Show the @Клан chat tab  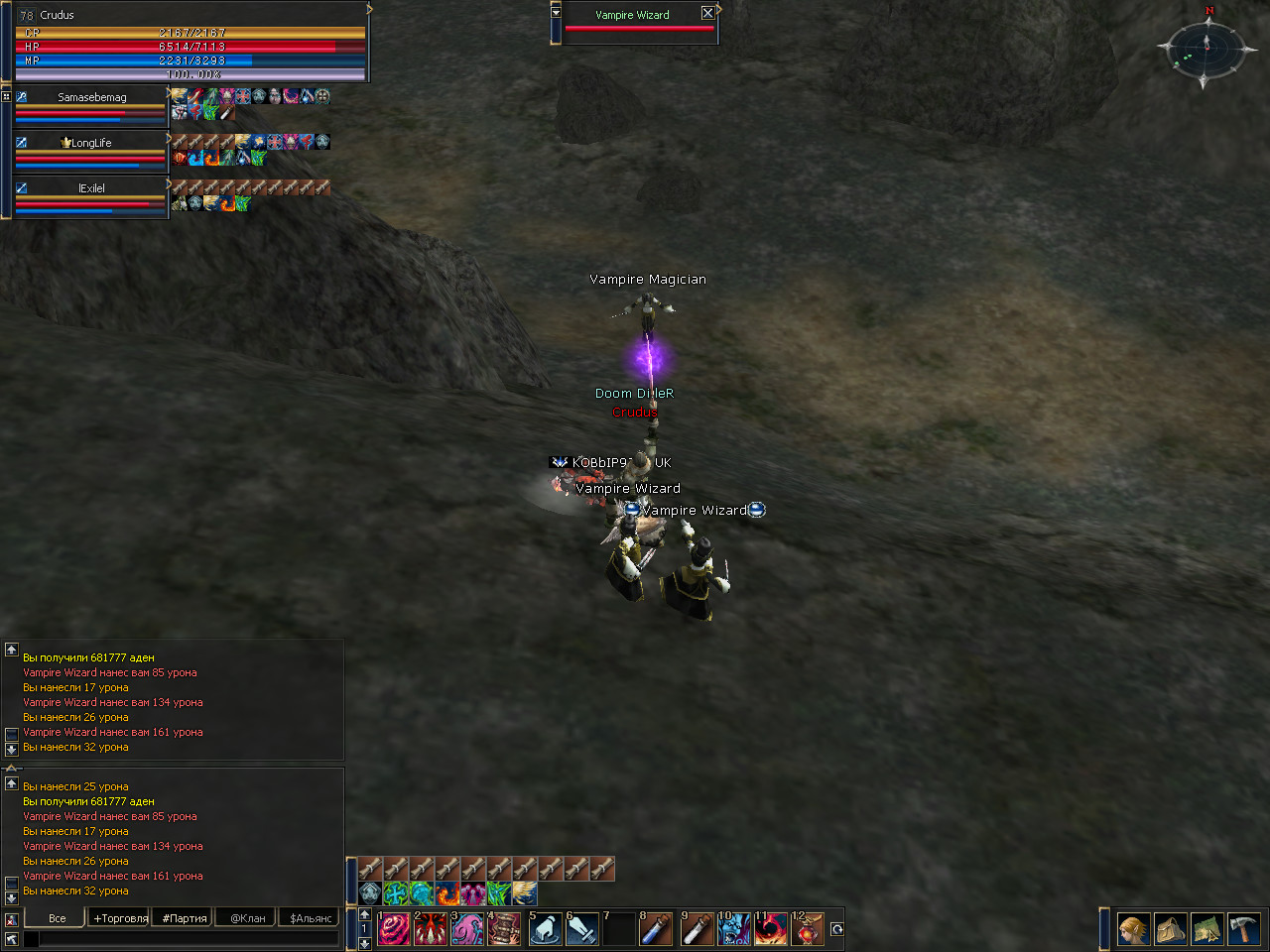pyautogui.click(x=248, y=918)
